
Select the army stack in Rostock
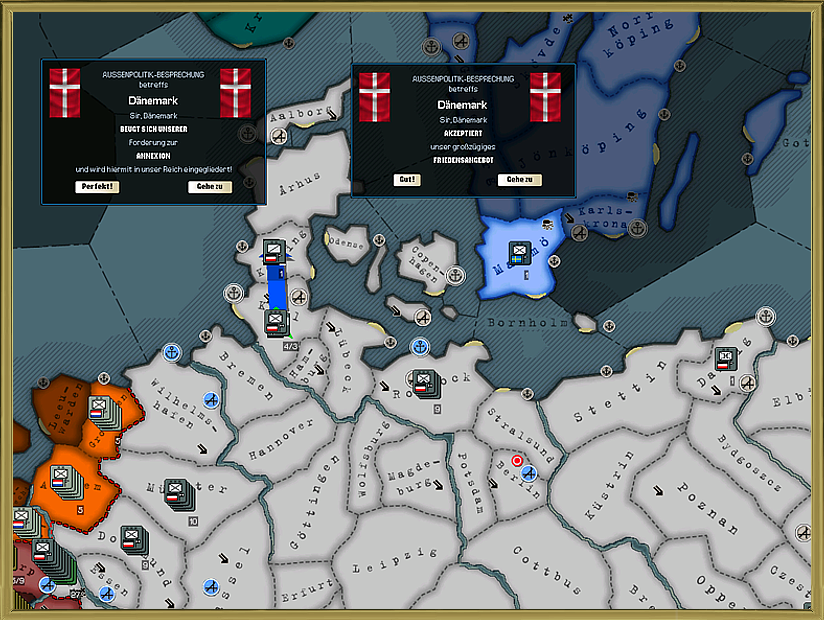423,381
